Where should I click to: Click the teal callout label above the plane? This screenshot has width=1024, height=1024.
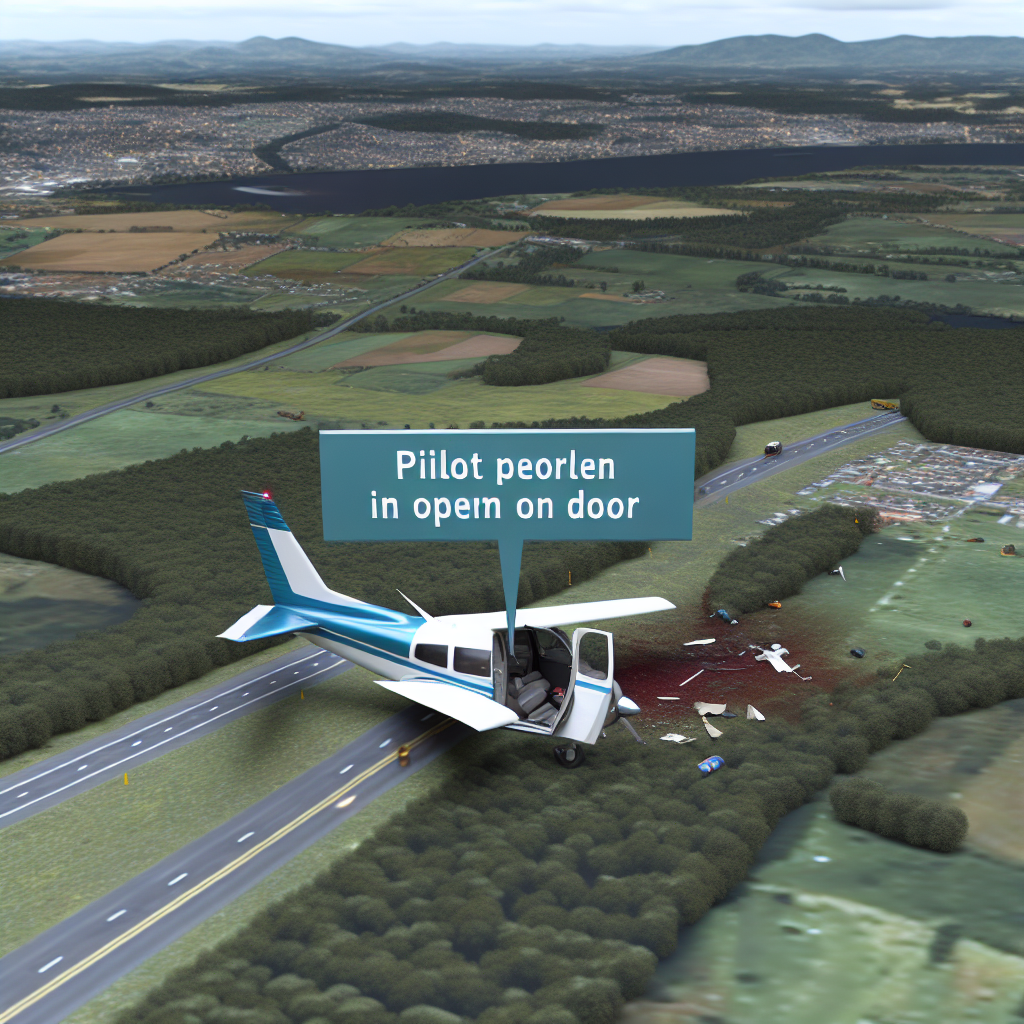click(507, 486)
